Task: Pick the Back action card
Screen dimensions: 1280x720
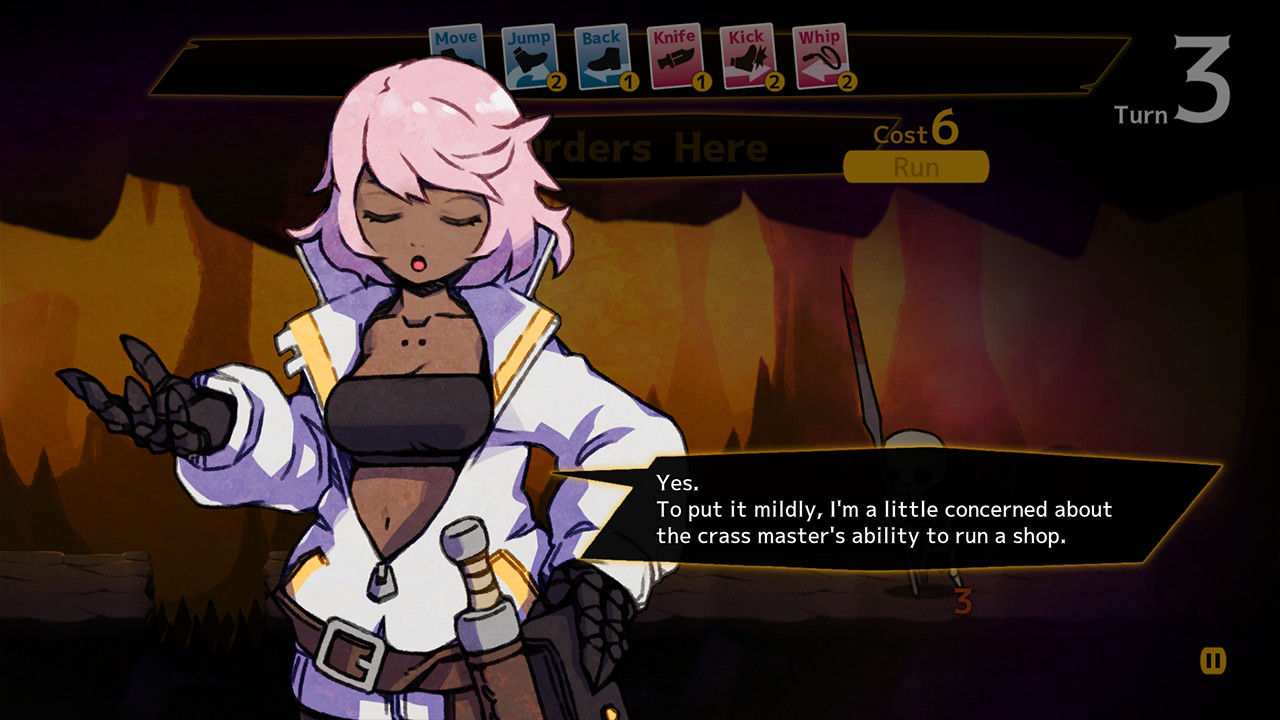Action: 602,57
